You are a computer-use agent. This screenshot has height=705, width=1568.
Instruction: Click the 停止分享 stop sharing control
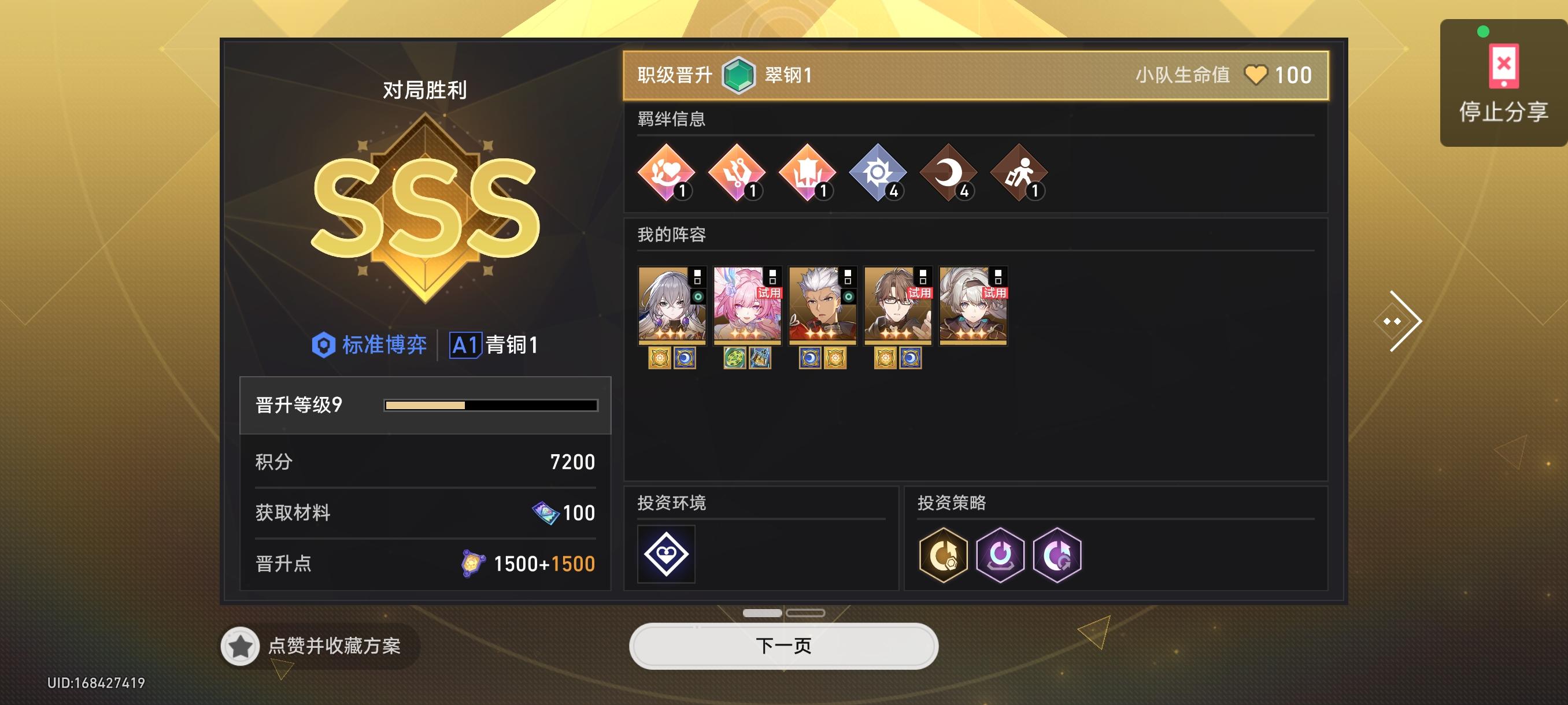(1501, 79)
